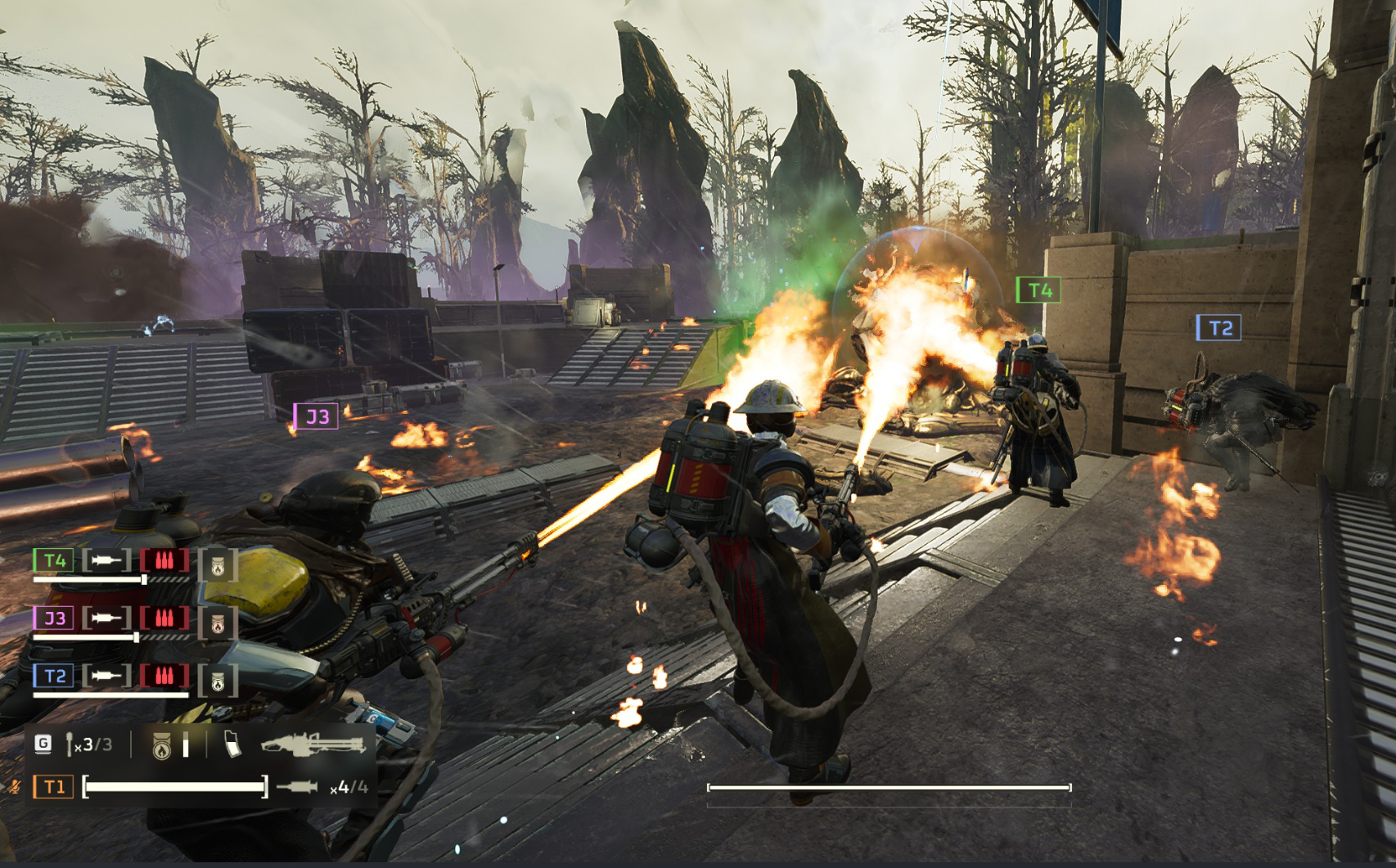Image resolution: width=1396 pixels, height=868 pixels.
Task: Click the green T4 teammate marker
Action: [1038, 290]
